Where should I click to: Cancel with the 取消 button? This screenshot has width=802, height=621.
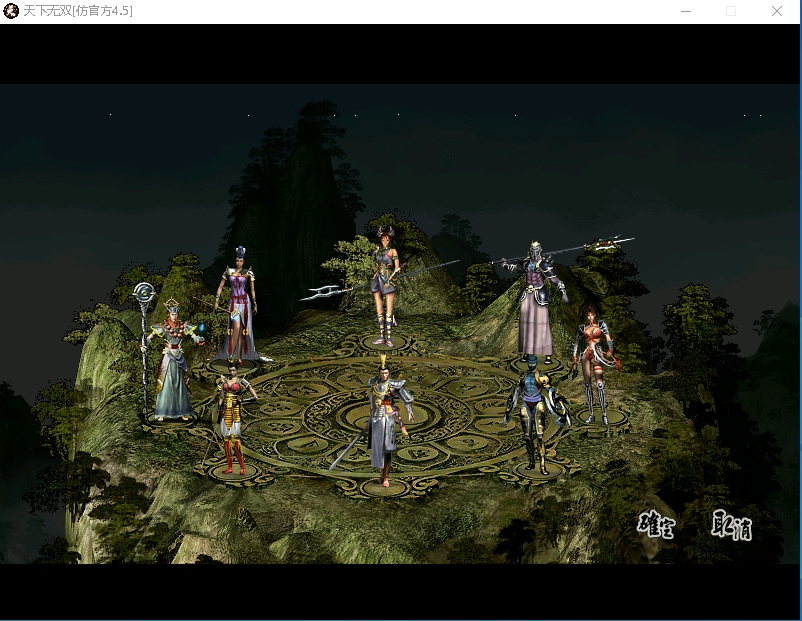(x=732, y=525)
